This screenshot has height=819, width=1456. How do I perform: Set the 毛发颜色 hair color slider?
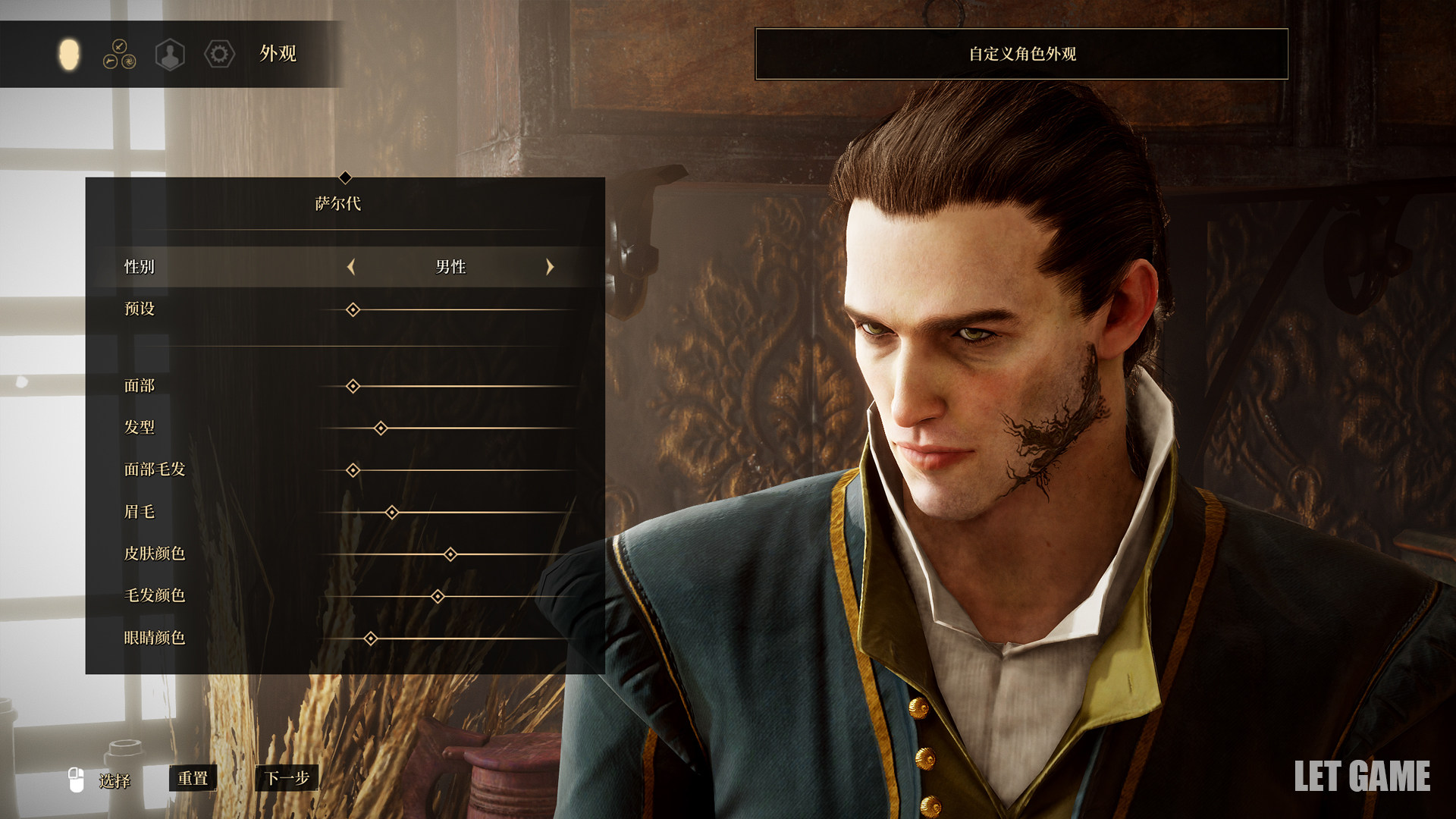click(438, 597)
